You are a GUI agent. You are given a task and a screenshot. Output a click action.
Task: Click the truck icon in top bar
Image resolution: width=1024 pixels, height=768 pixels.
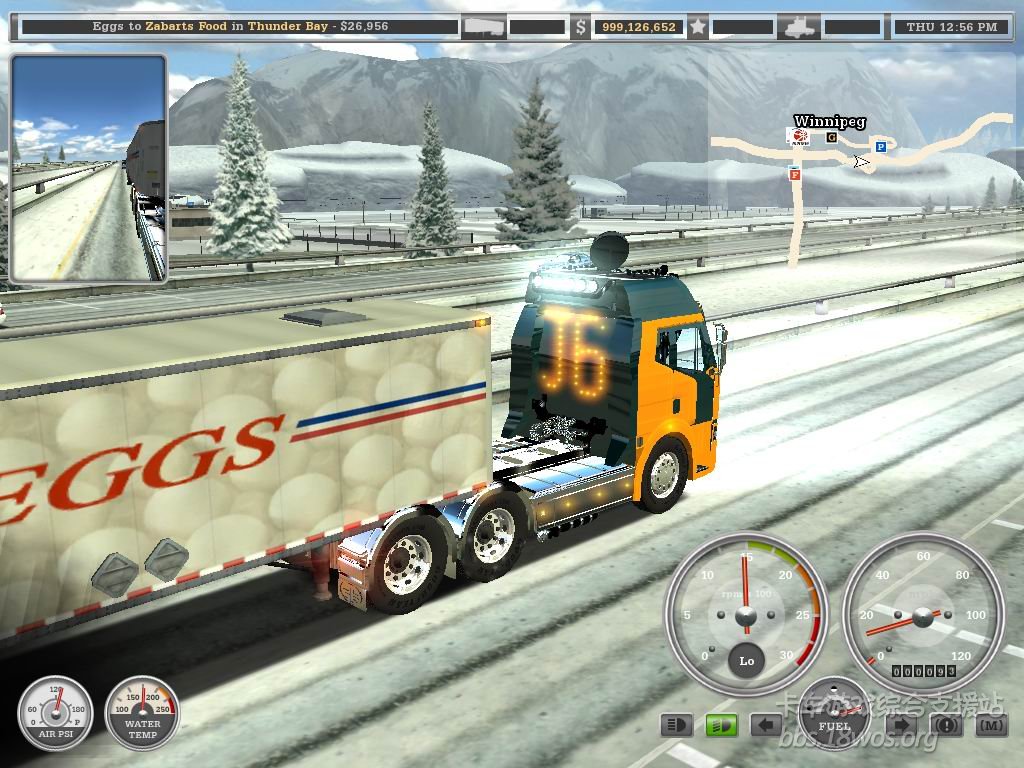tap(802, 27)
